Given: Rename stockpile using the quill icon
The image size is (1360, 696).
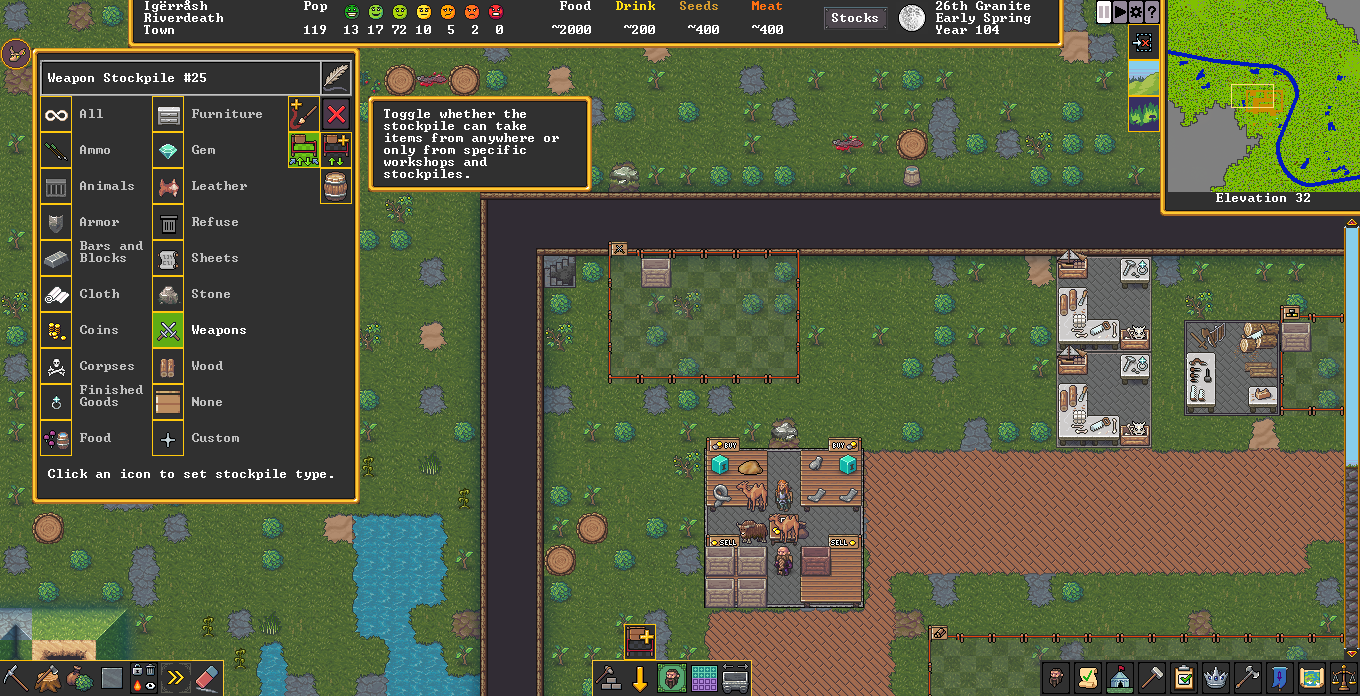Looking at the screenshot, I should coord(336,78).
